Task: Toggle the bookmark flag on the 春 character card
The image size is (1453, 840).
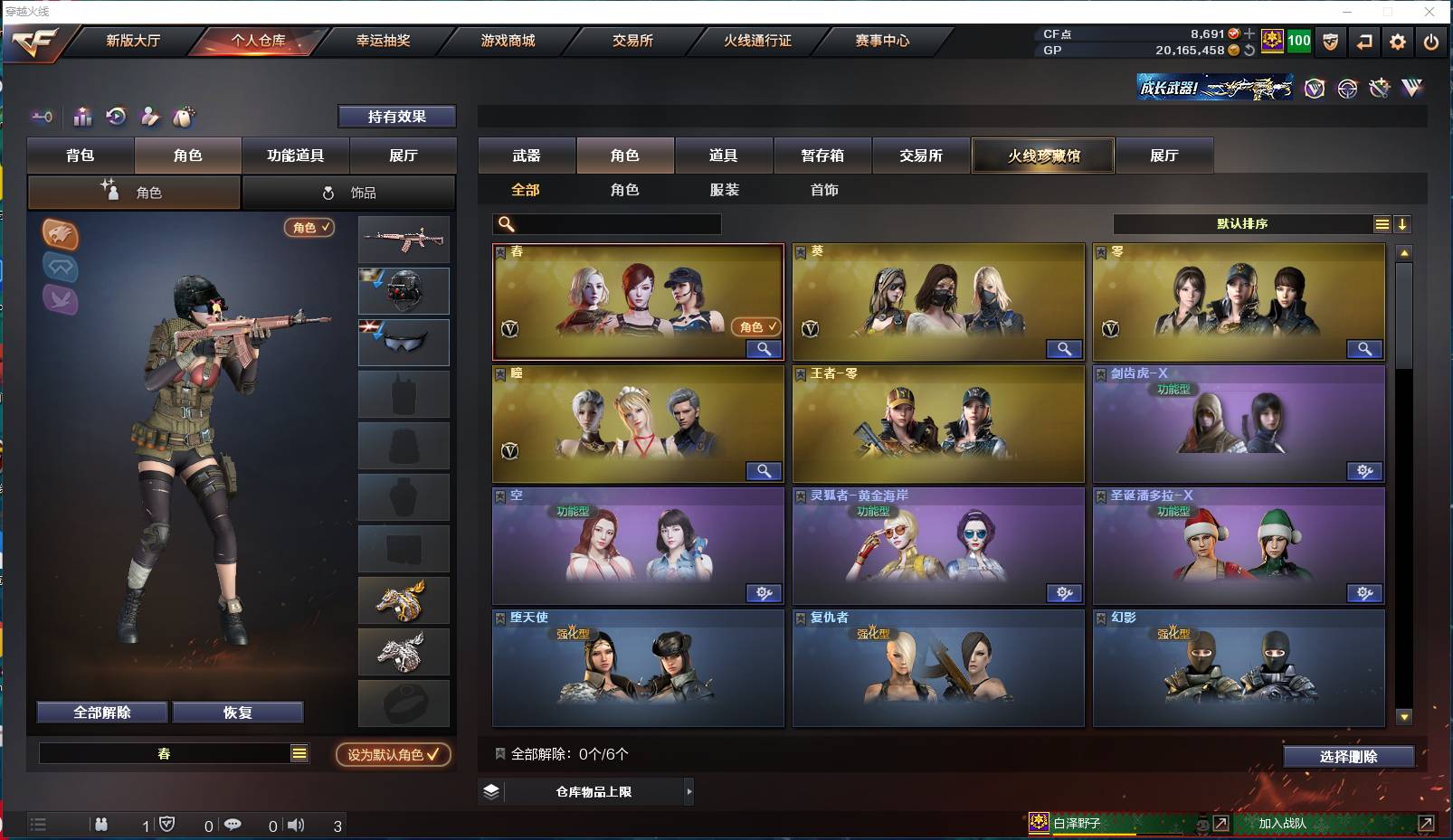Action: coord(500,251)
